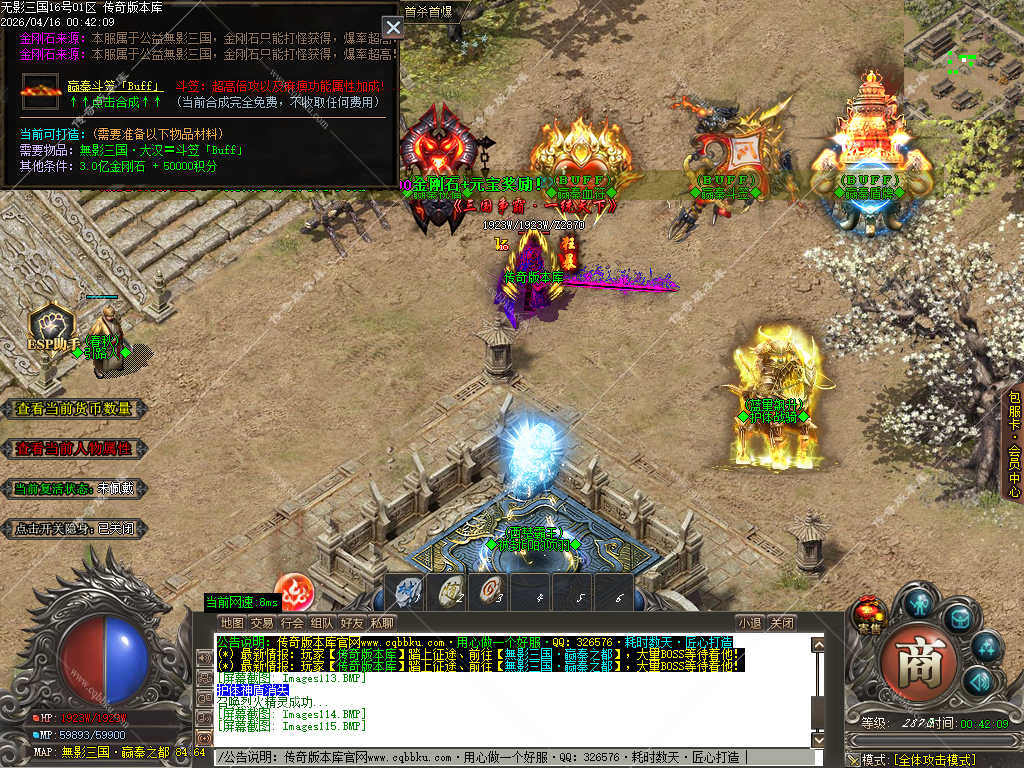Click the 小退 logout button

pyautogui.click(x=750, y=623)
